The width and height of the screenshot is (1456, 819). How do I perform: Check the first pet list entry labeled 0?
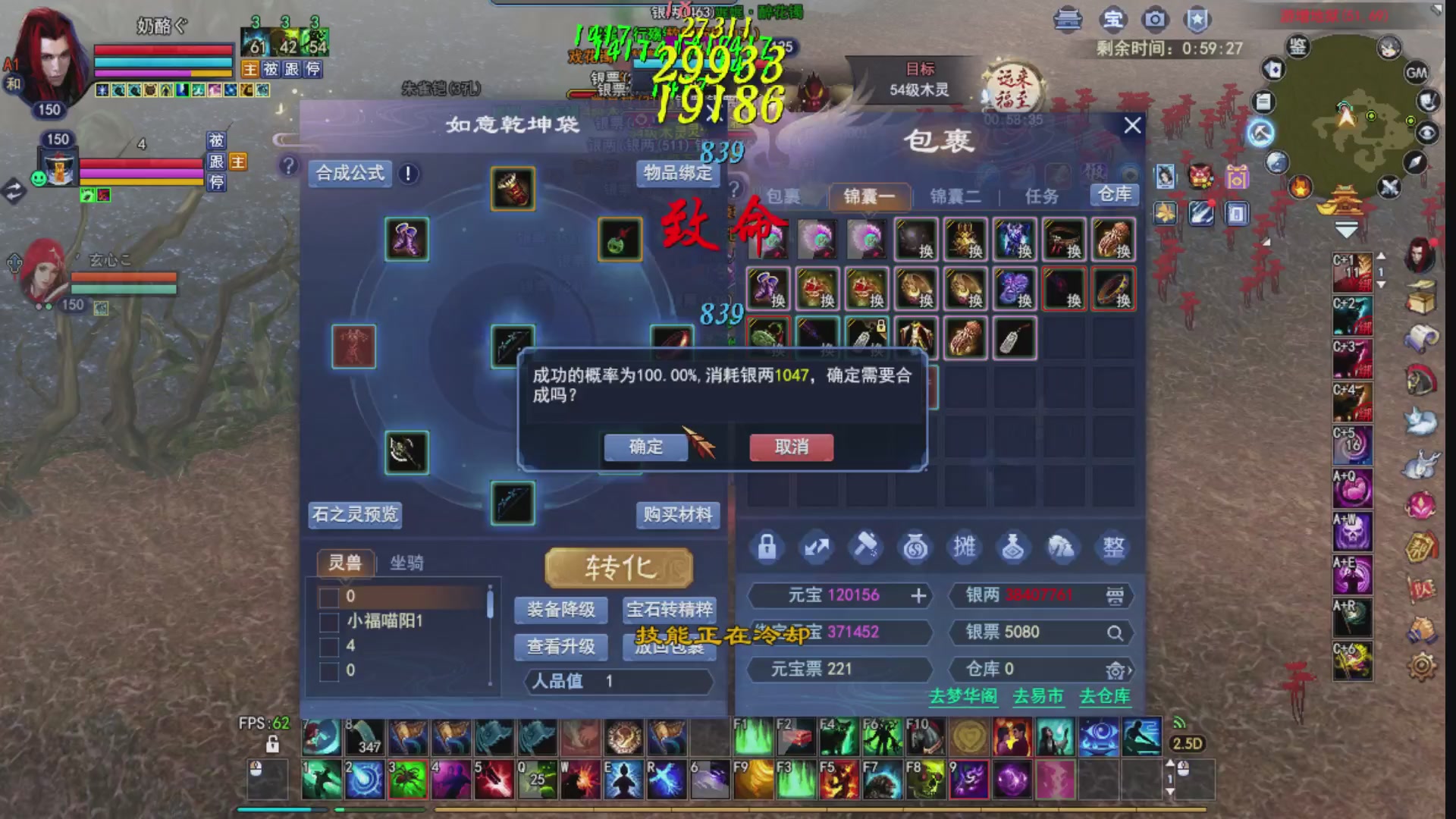coord(329,598)
